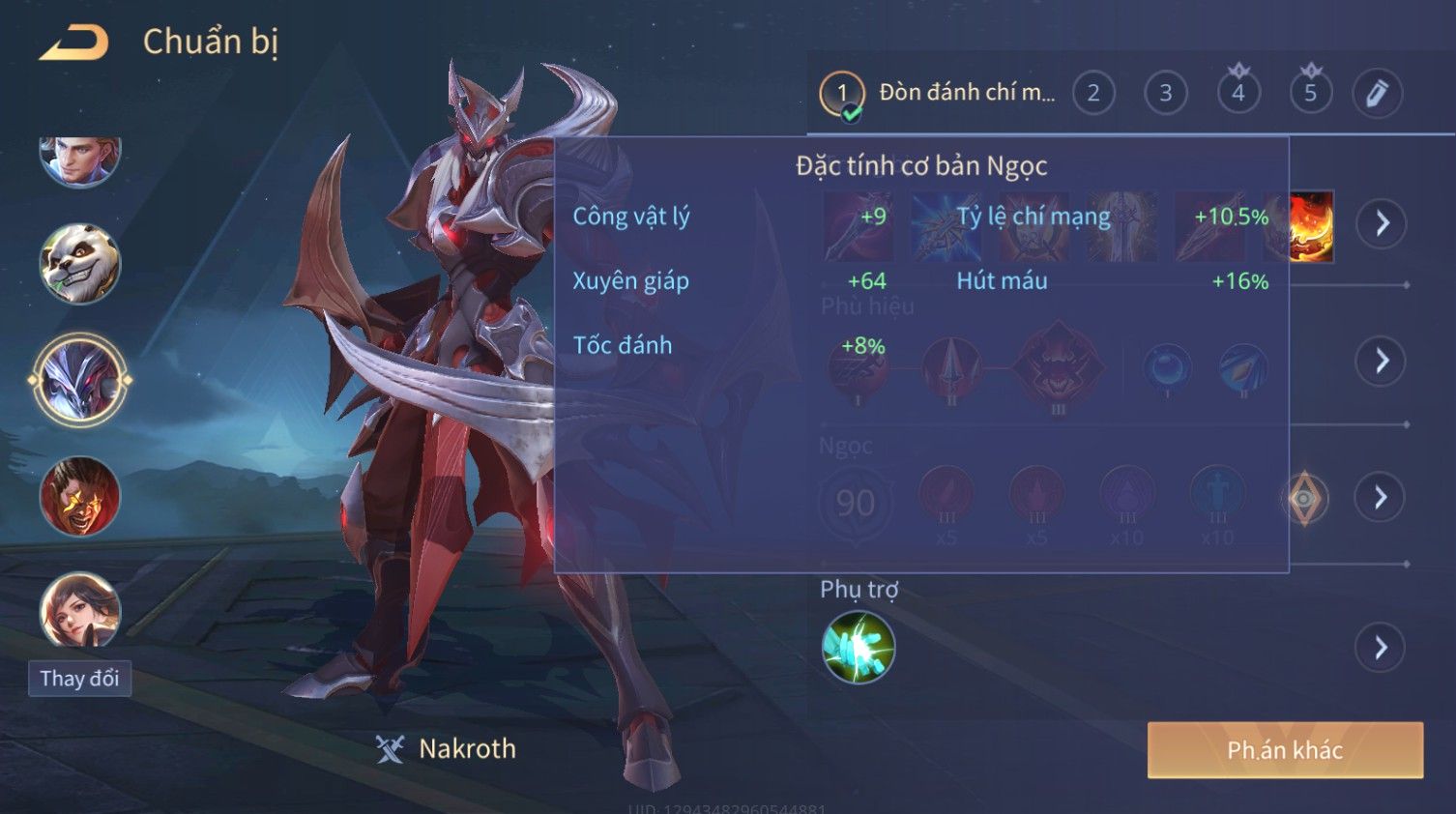Open the Phụ trợ support skill arrow

point(1382,648)
